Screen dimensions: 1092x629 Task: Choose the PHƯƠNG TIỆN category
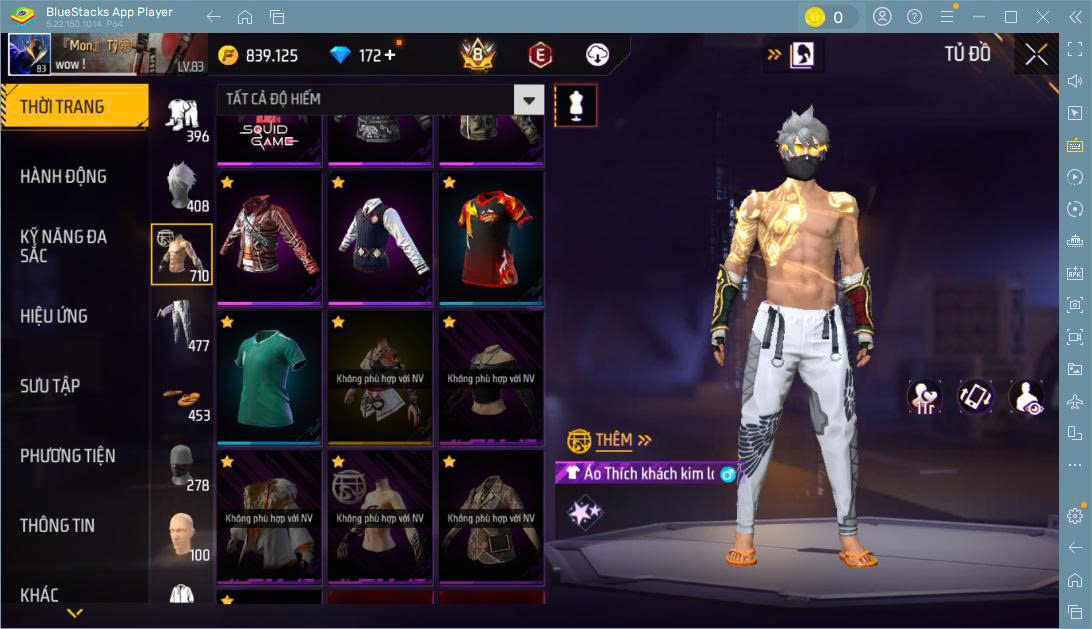tap(67, 456)
